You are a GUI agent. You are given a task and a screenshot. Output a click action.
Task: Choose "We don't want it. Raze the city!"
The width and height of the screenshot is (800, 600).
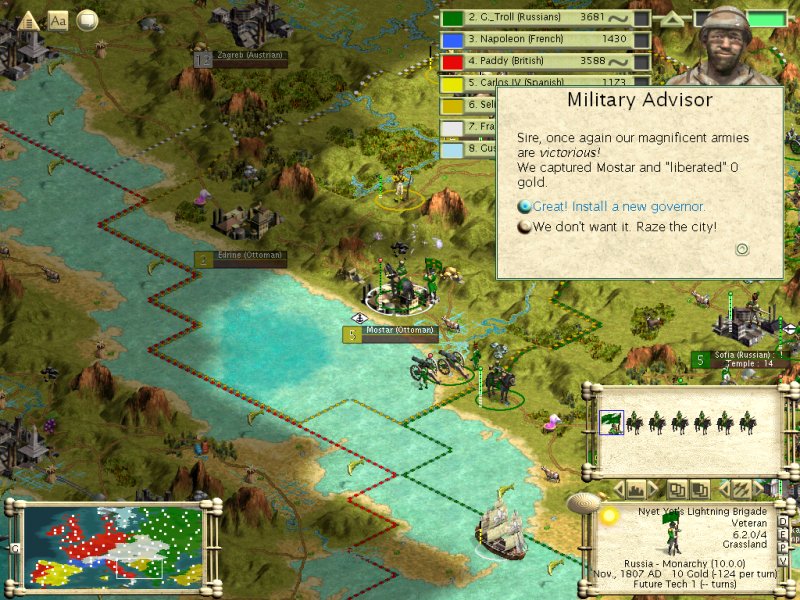[x=624, y=227]
